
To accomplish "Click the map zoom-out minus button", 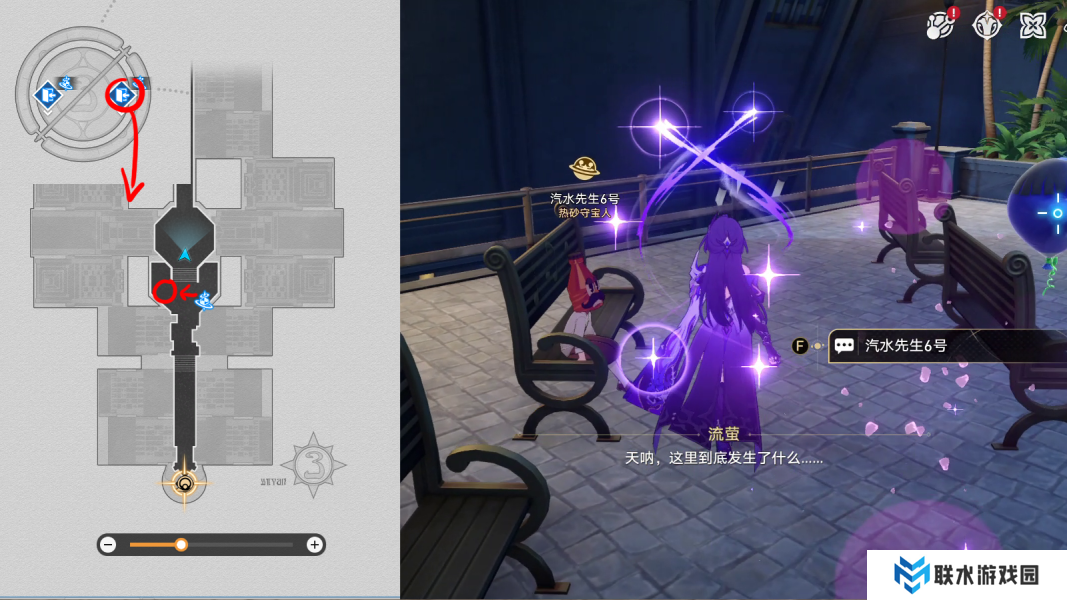I will pos(108,545).
